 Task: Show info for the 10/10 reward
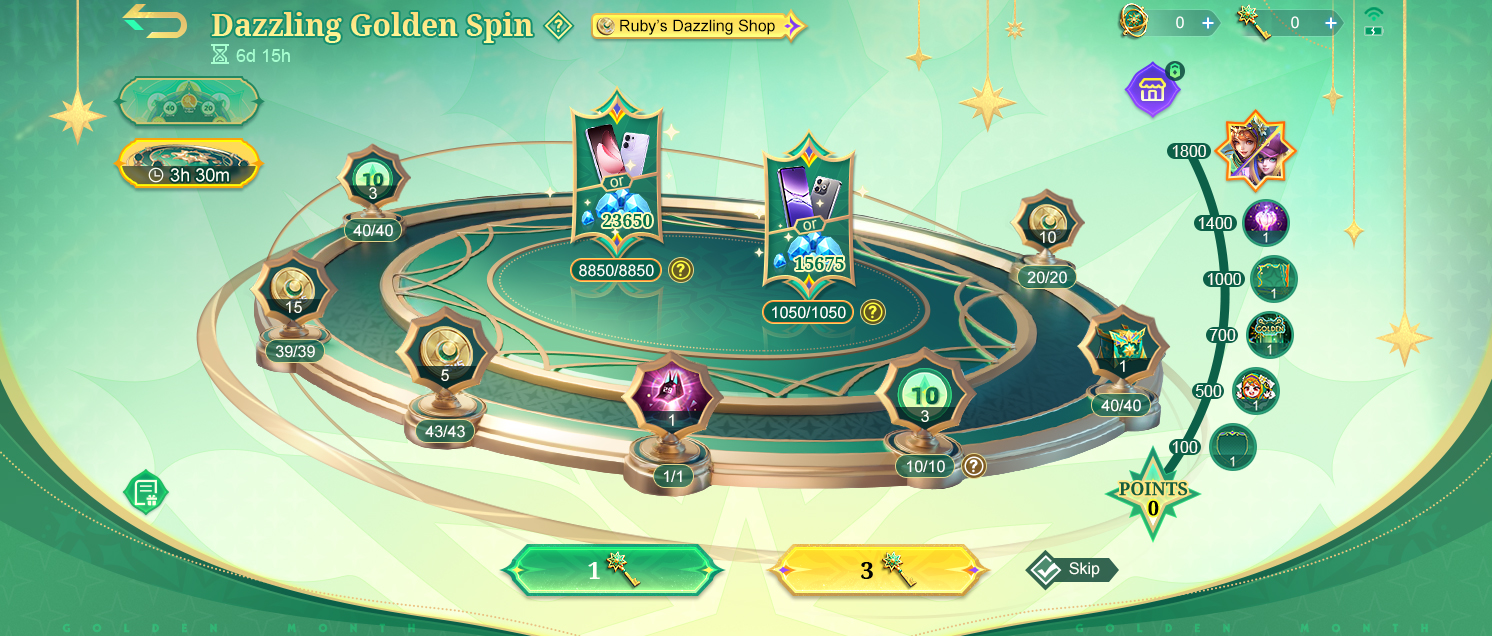973,466
